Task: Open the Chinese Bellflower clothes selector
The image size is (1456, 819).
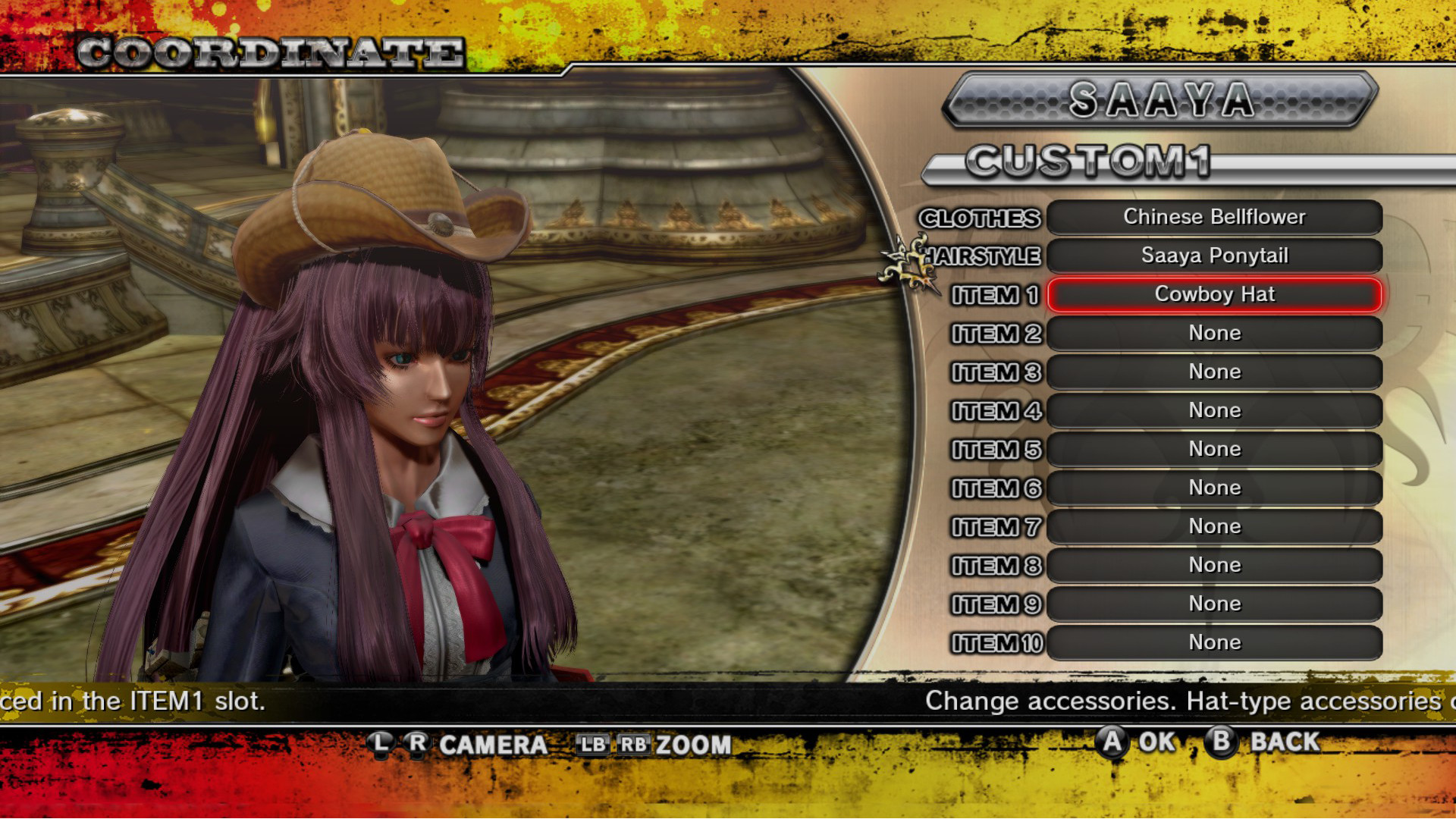Action: point(1213,218)
